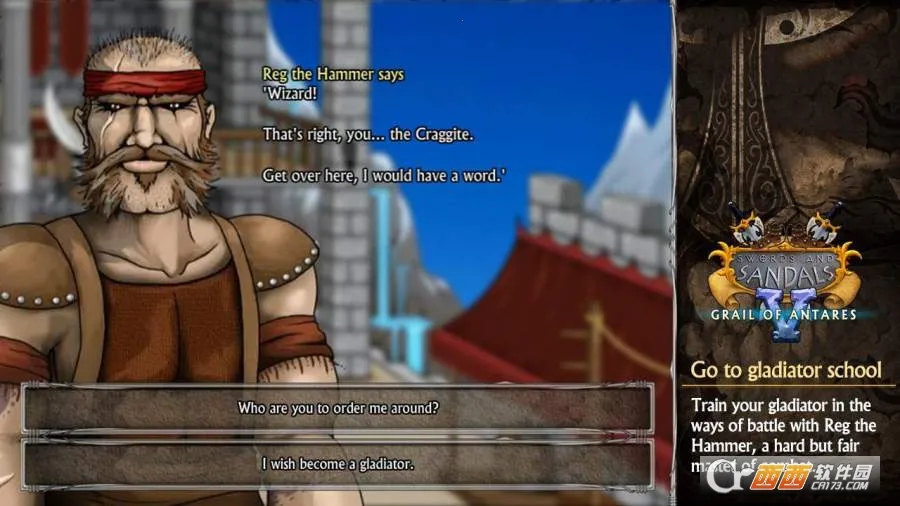Select "I wish become a gladiator." reply
900x506 pixels.
coord(338,464)
